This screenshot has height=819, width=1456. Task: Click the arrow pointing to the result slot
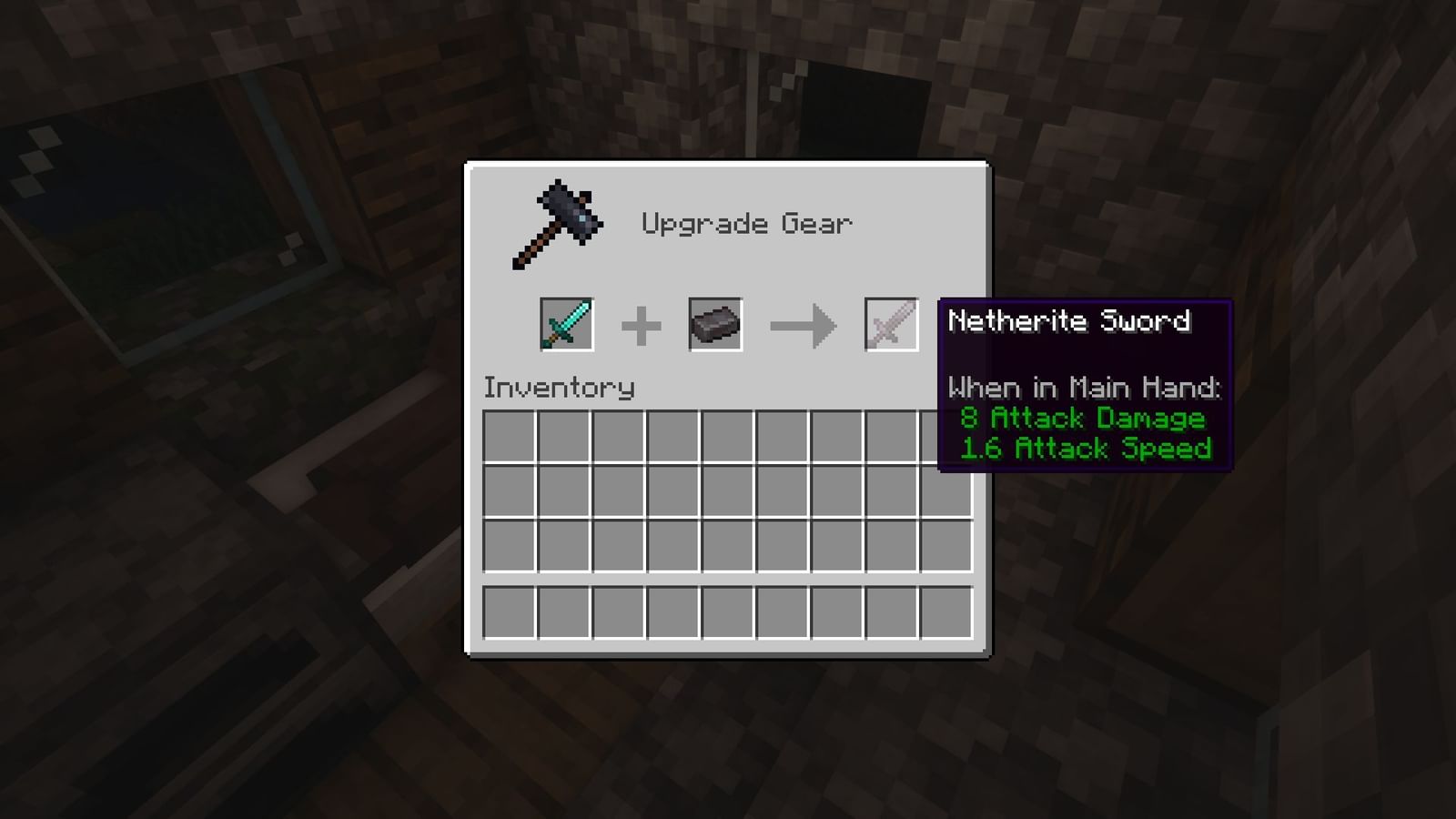(804, 325)
